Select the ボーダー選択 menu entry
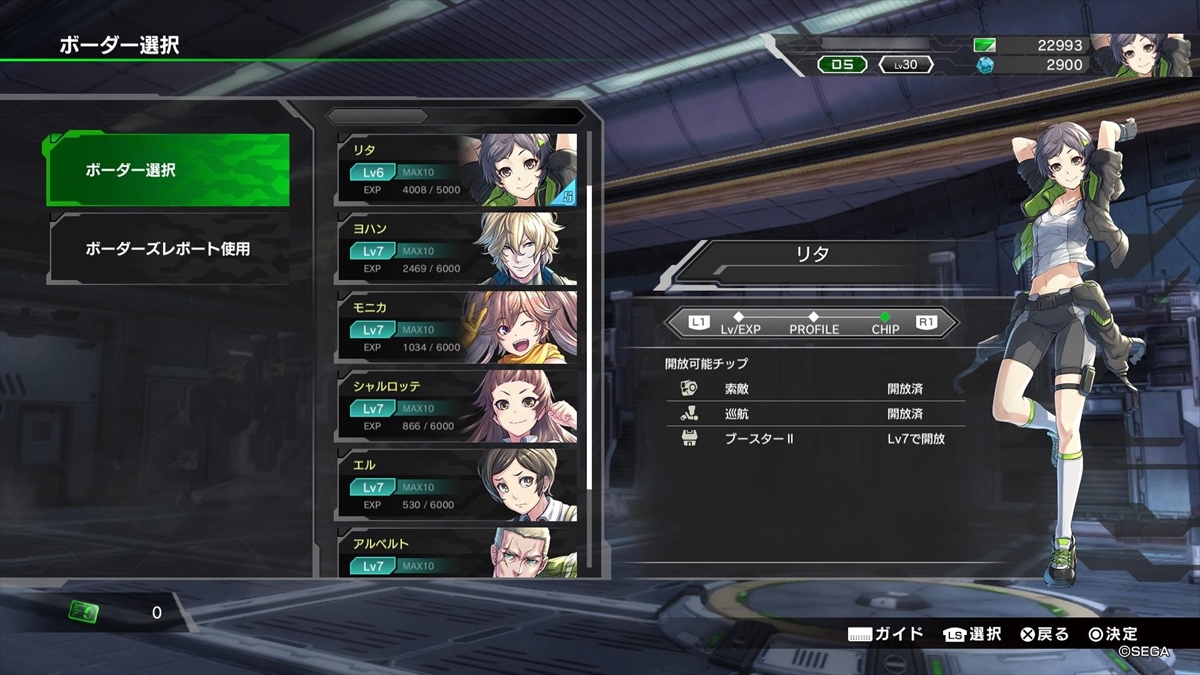1200x675 pixels. pyautogui.click(x=168, y=170)
